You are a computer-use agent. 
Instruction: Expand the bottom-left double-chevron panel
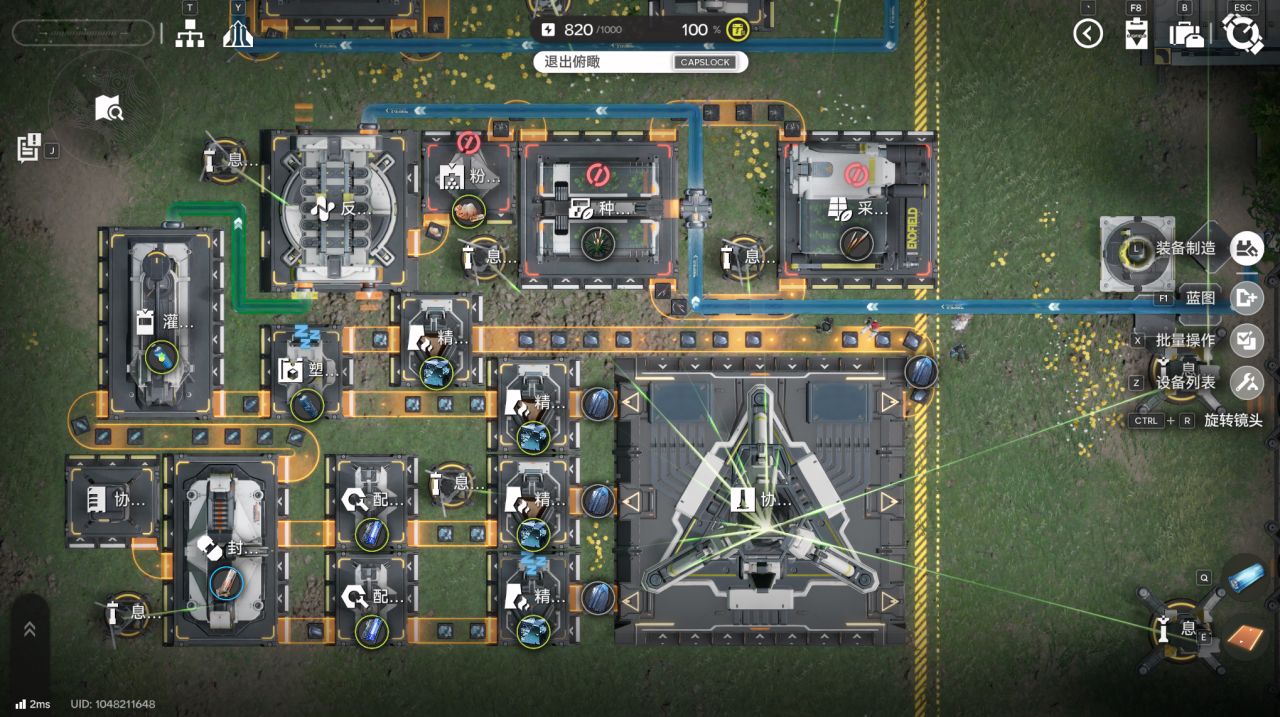[29, 629]
